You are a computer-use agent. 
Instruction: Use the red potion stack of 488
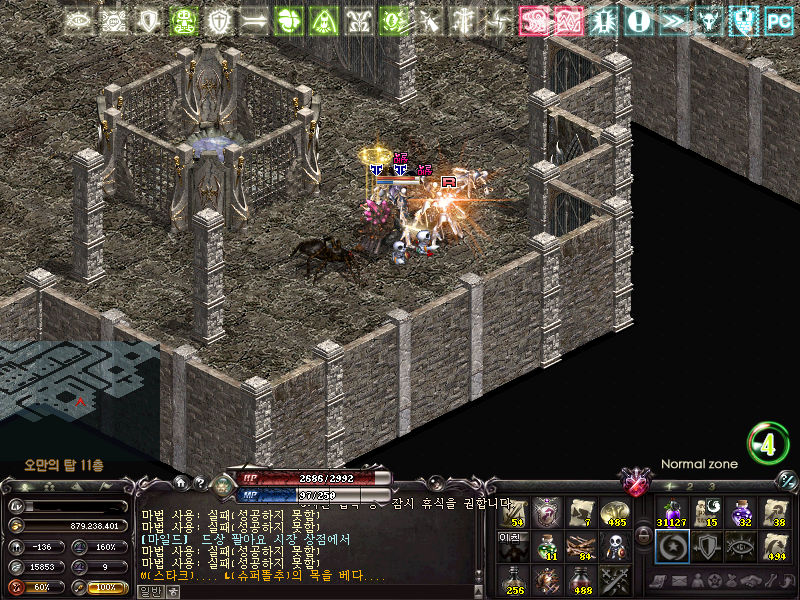(x=579, y=579)
